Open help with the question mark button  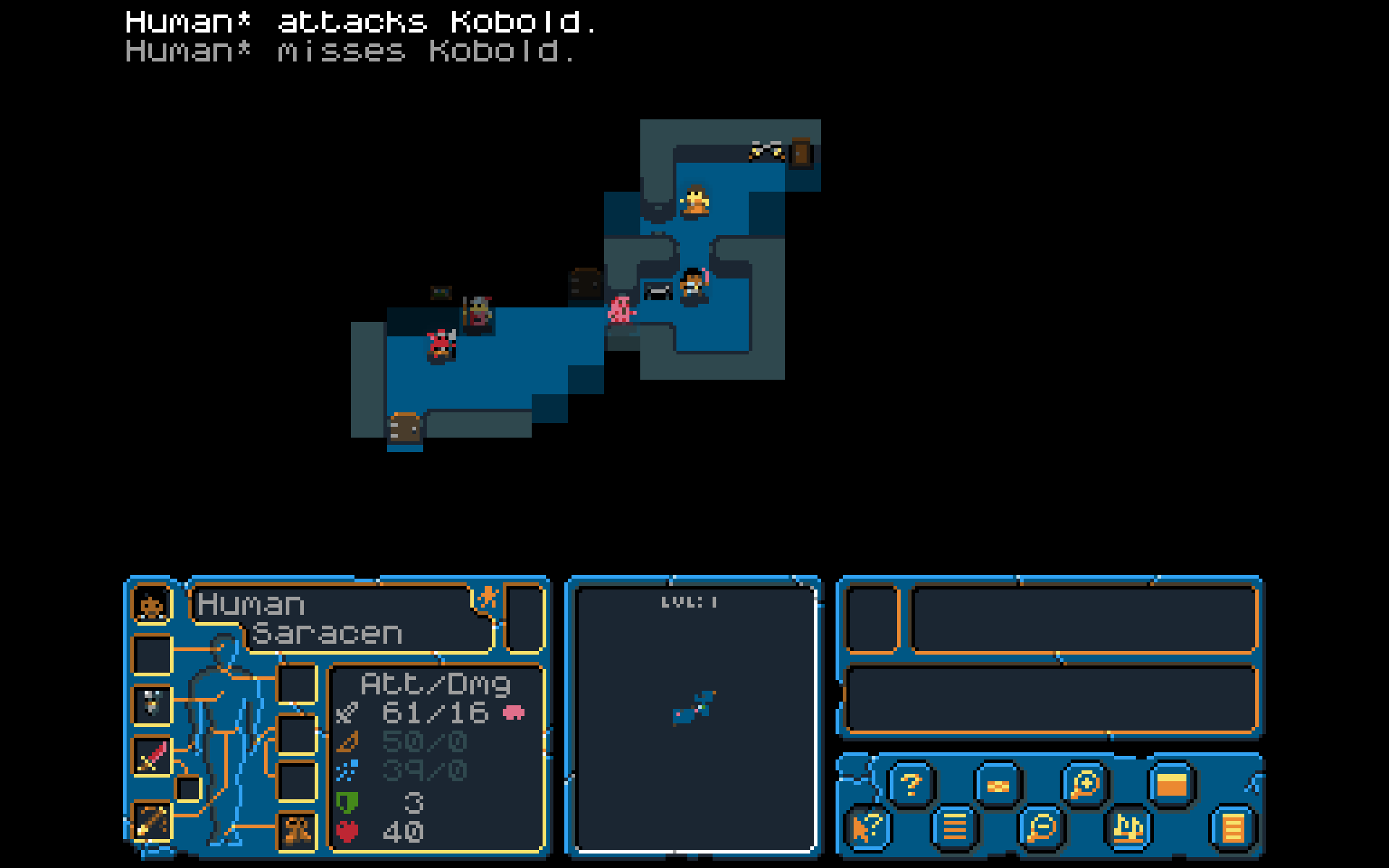coord(911,784)
